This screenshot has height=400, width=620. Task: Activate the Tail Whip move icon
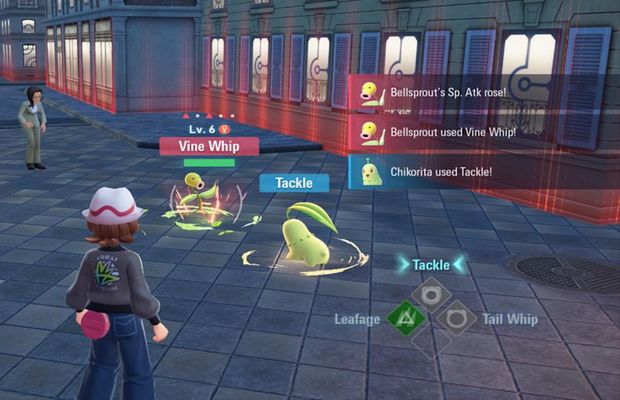click(x=456, y=319)
